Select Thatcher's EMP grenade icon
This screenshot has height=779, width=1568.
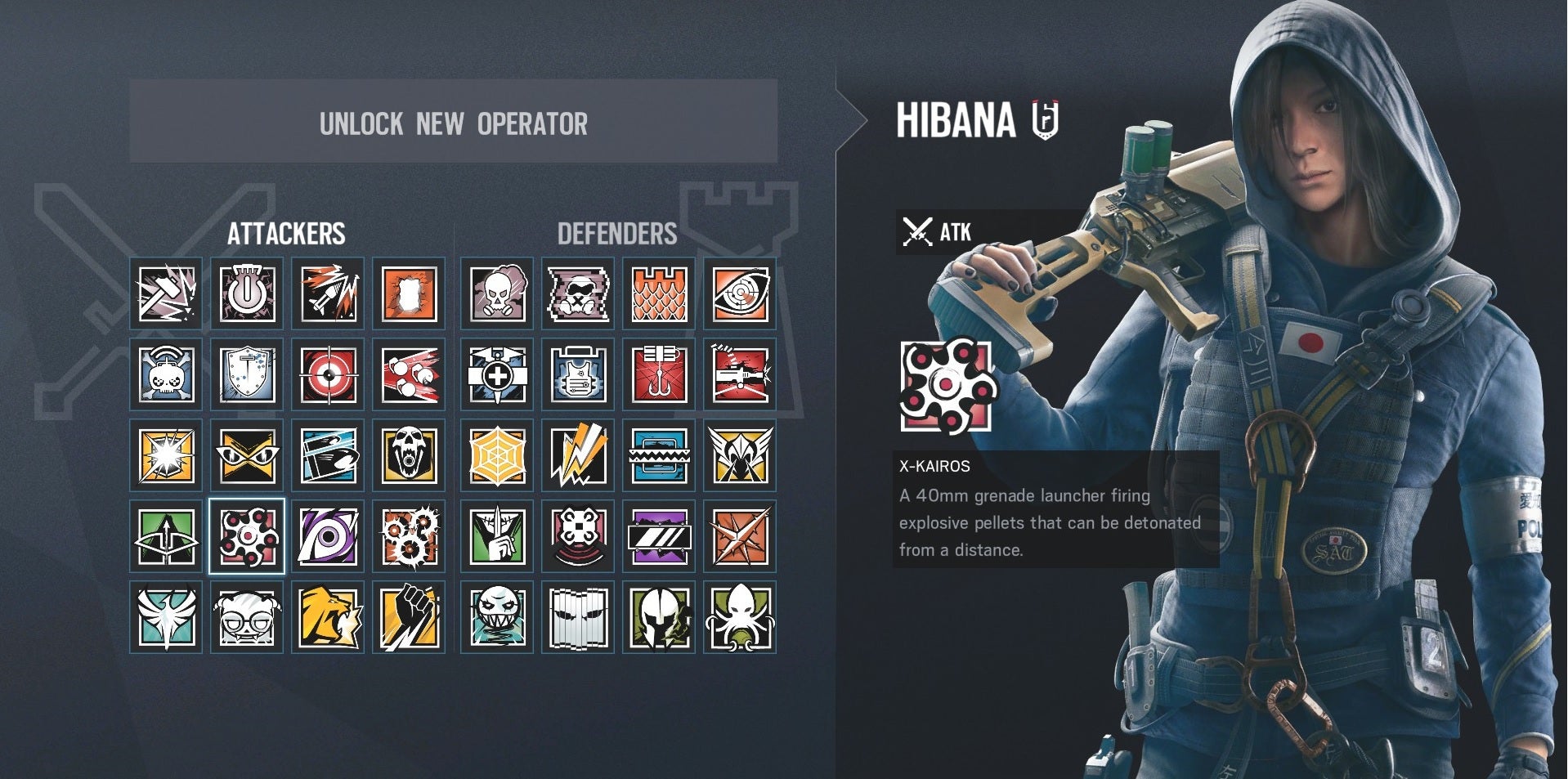point(247,294)
